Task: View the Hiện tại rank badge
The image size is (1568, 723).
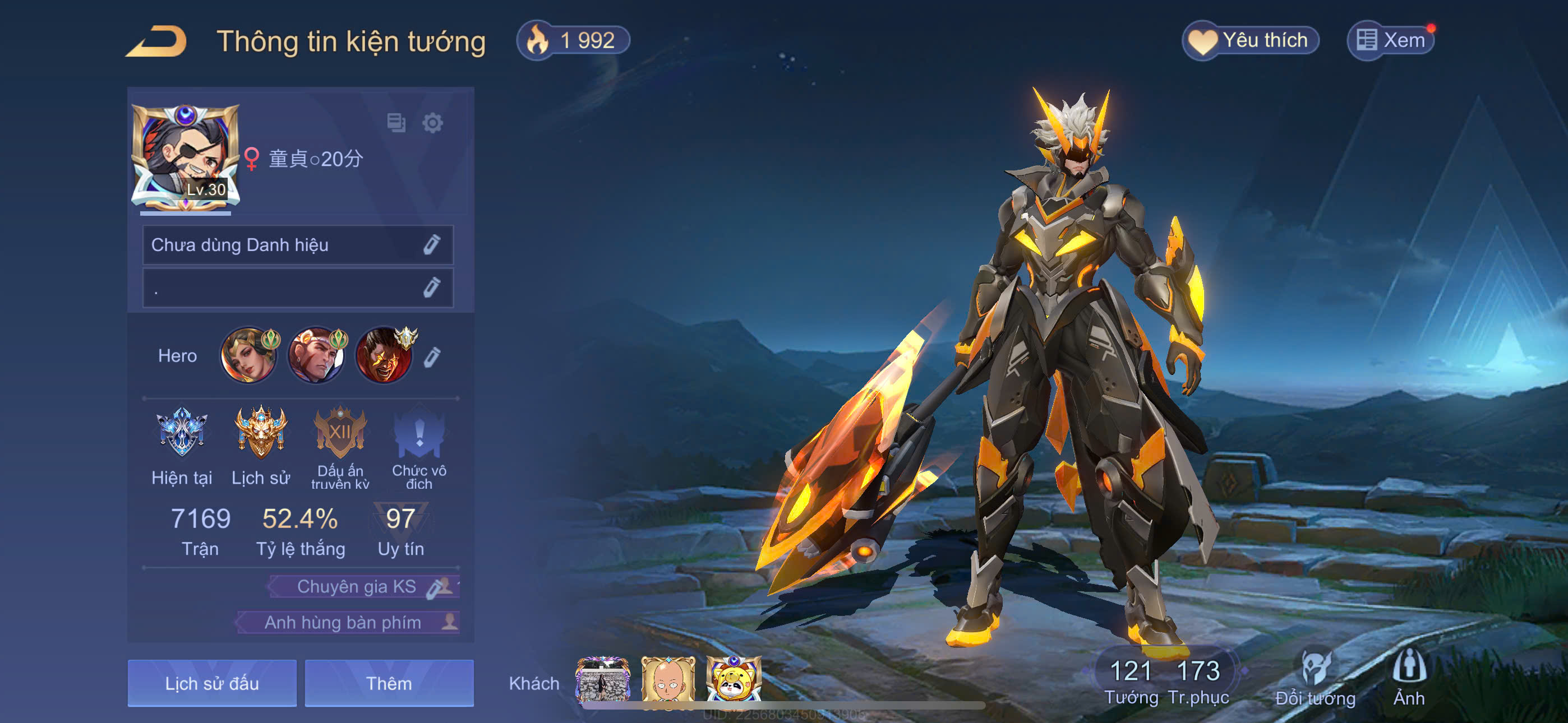Action: point(181,433)
